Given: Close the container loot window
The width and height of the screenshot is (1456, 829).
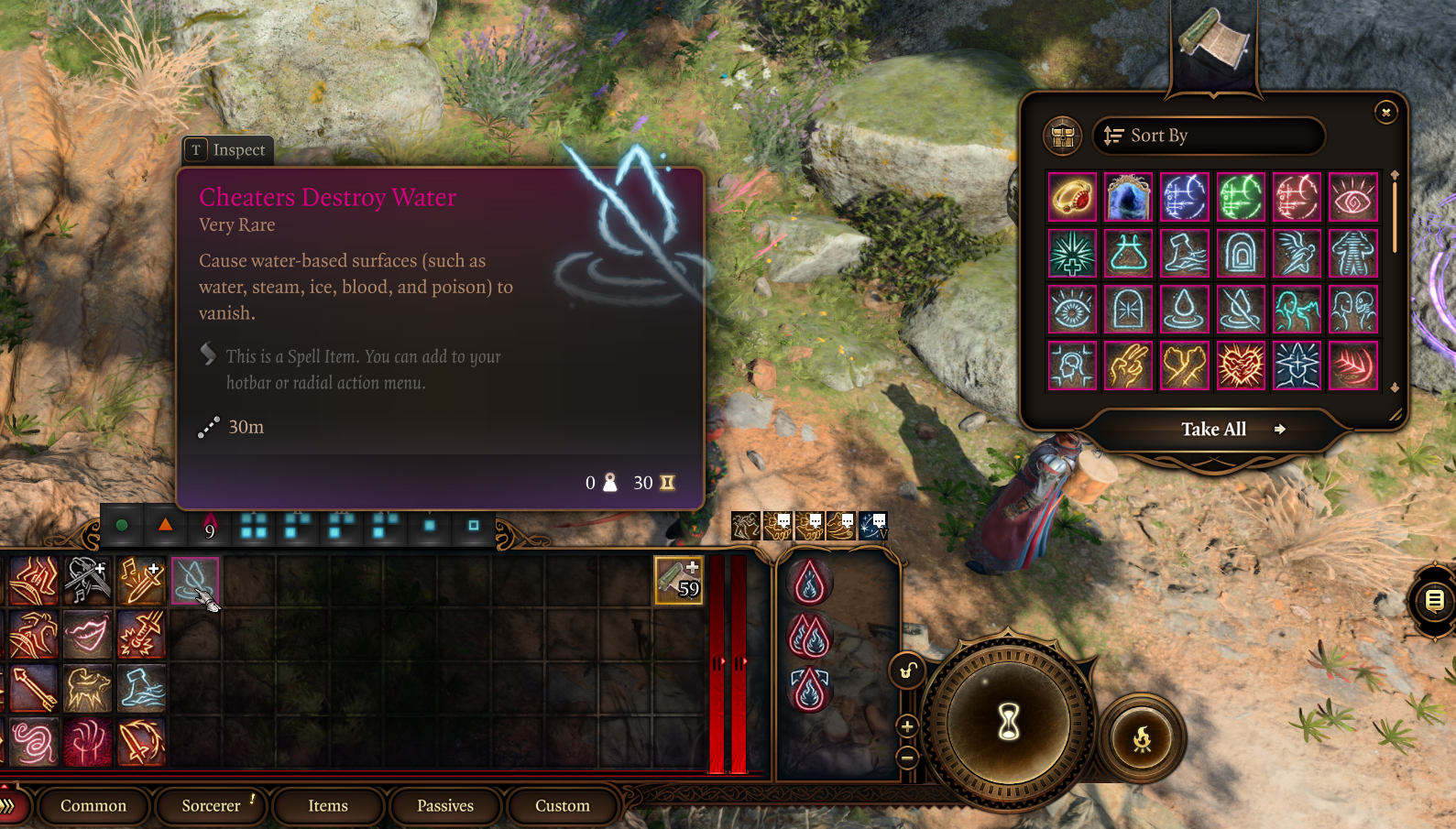Looking at the screenshot, I should (1385, 112).
